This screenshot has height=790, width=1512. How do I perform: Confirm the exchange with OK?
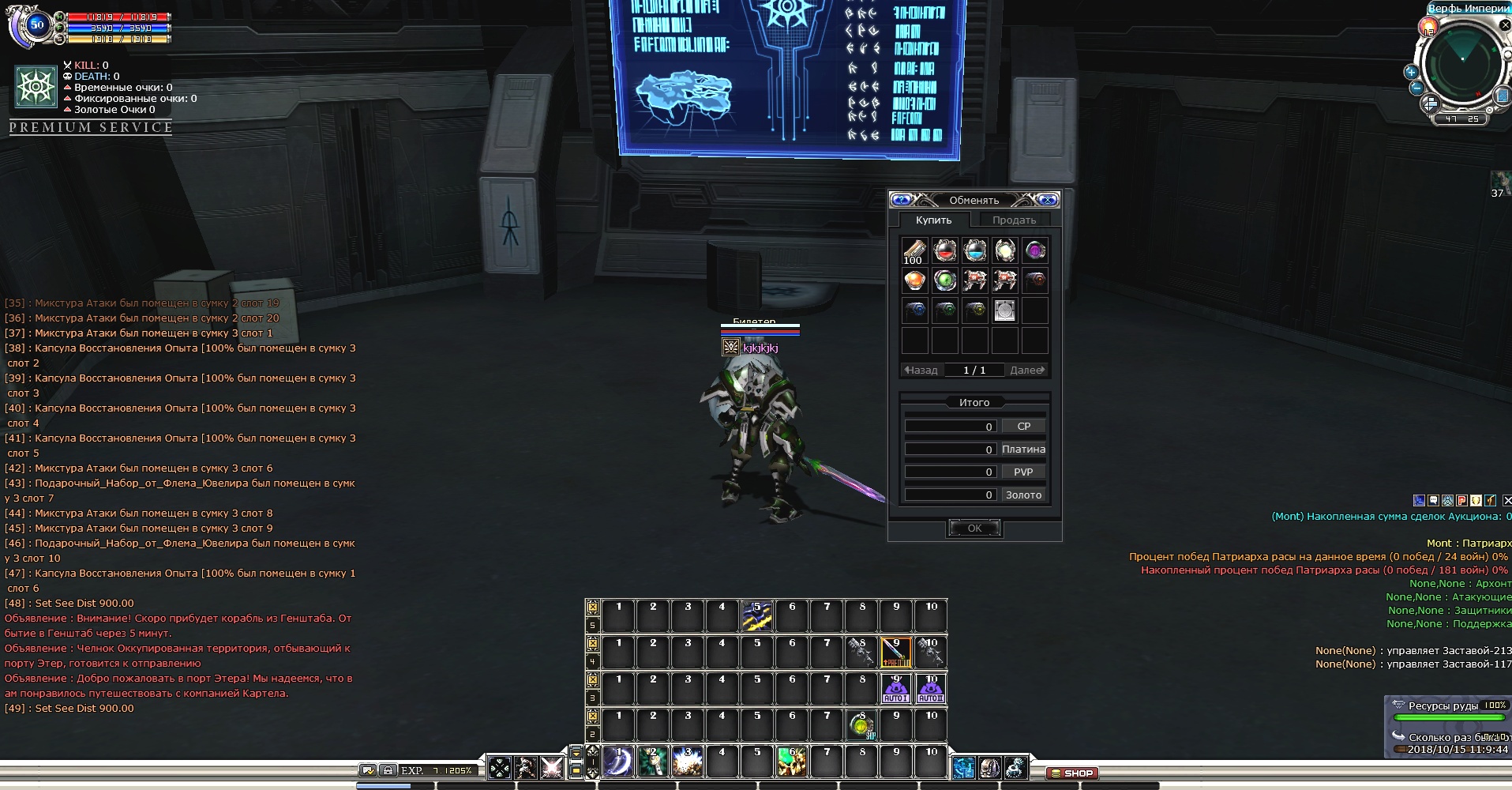pos(974,529)
